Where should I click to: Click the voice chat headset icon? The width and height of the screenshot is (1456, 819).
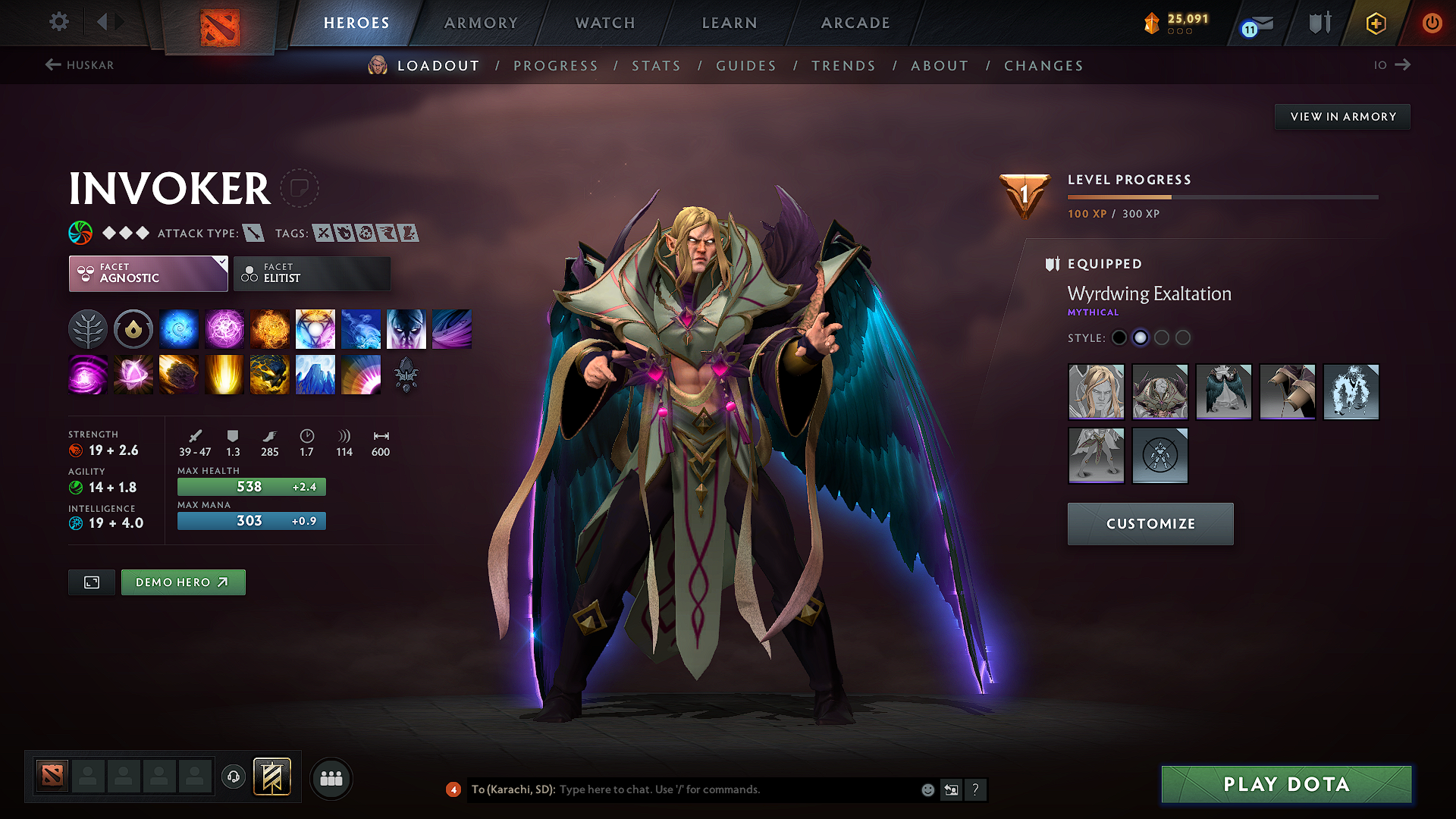pyautogui.click(x=233, y=778)
